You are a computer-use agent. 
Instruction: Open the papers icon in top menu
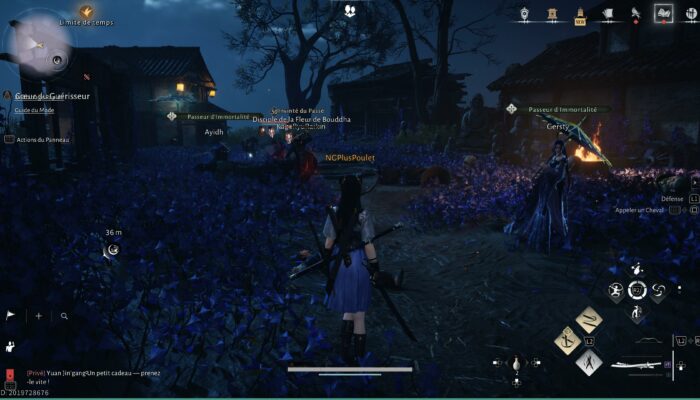click(608, 14)
